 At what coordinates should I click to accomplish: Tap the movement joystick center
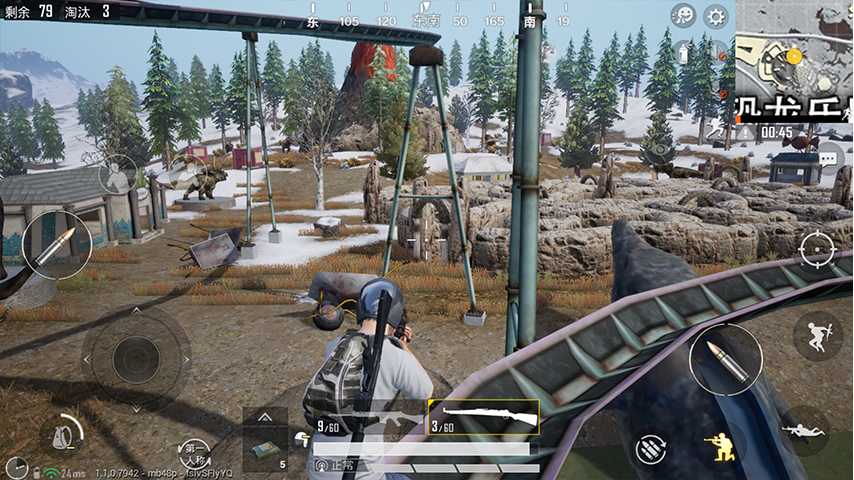[135, 357]
